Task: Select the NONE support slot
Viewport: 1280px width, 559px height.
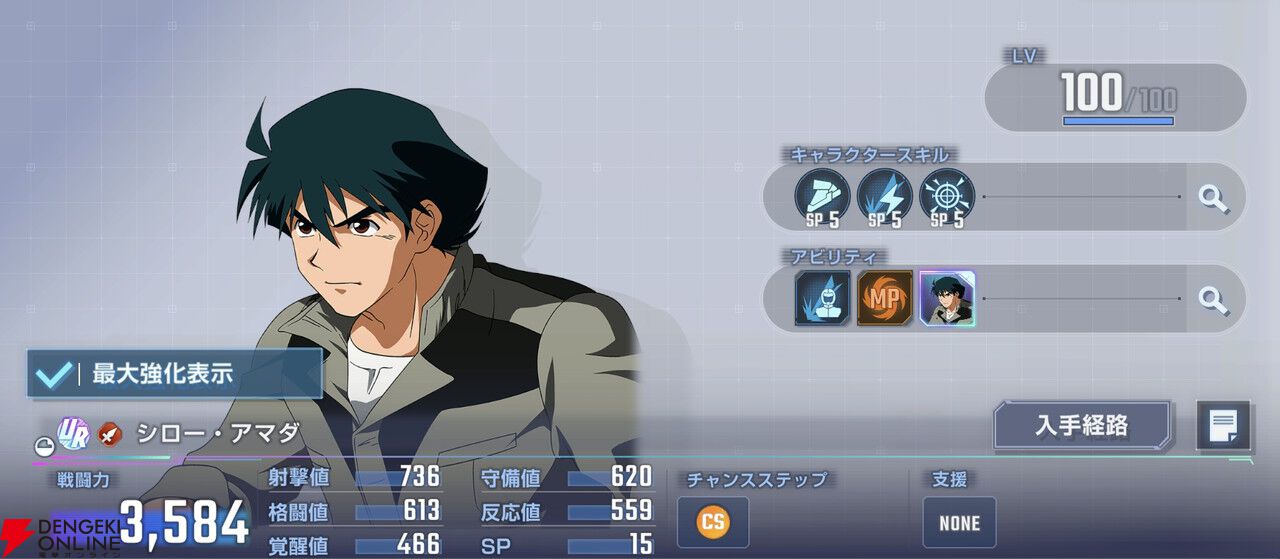Action: point(959,522)
